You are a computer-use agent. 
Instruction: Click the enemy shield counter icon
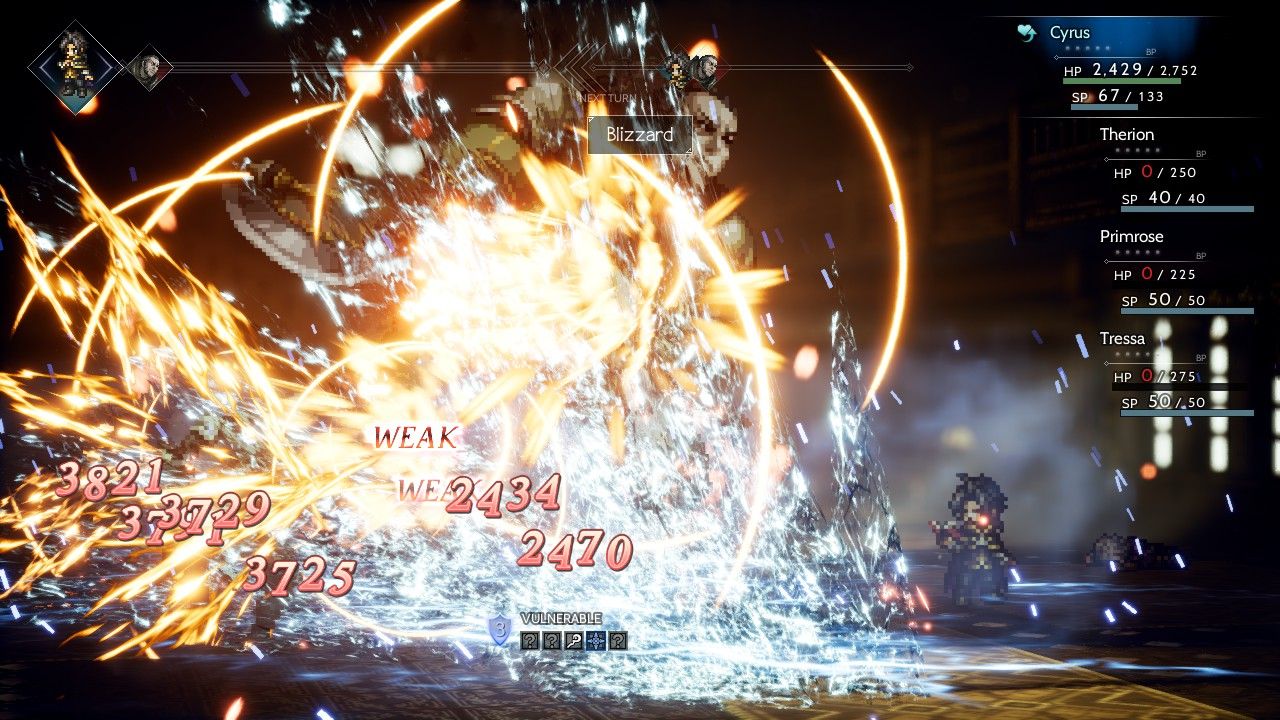[x=499, y=630]
